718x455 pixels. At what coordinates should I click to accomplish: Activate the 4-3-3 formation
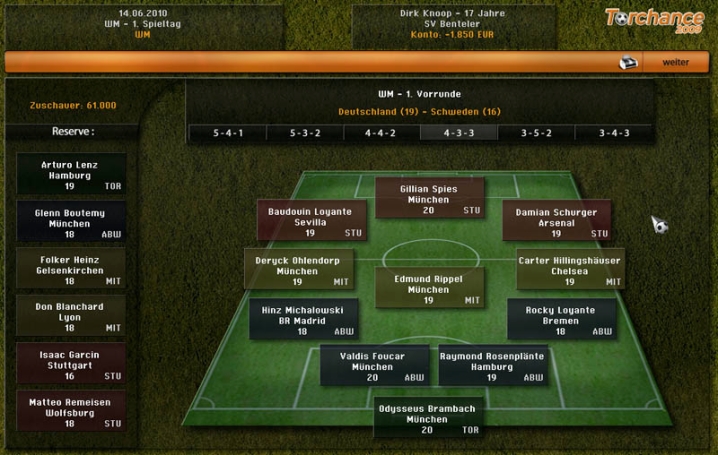click(459, 133)
